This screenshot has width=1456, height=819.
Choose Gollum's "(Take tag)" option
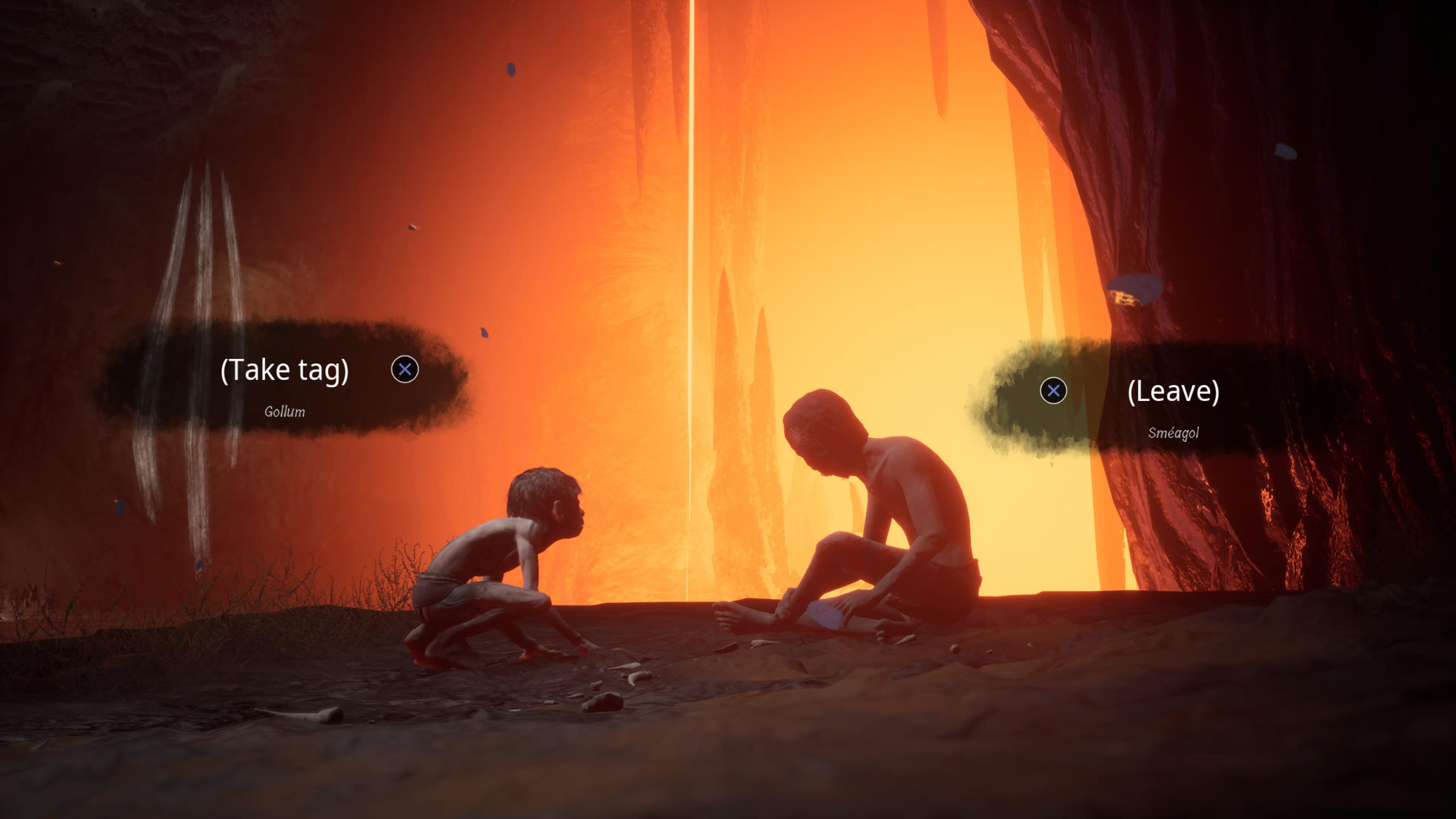pos(284,370)
